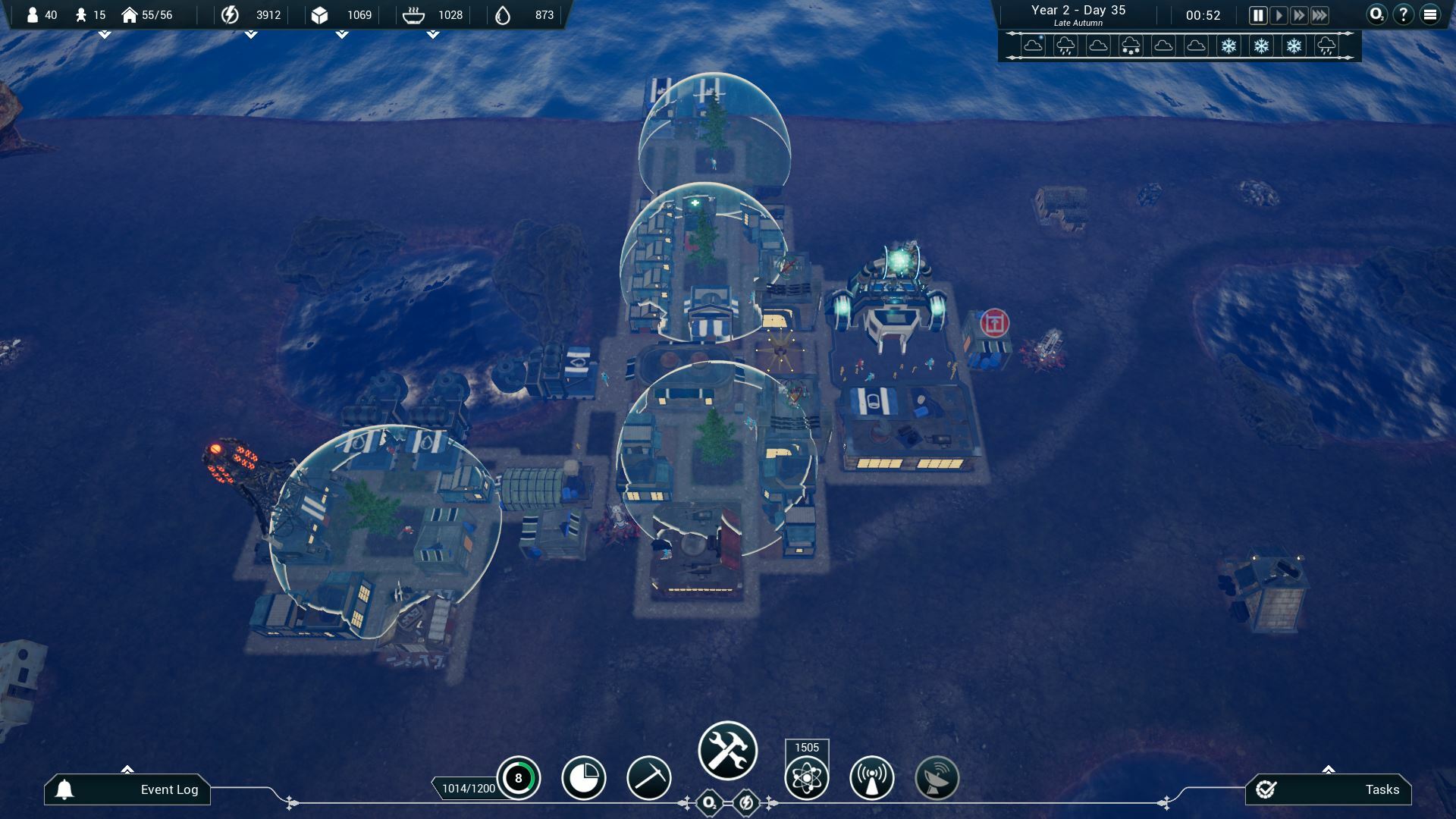Open the build menu with hammer and wrench

(x=728, y=751)
